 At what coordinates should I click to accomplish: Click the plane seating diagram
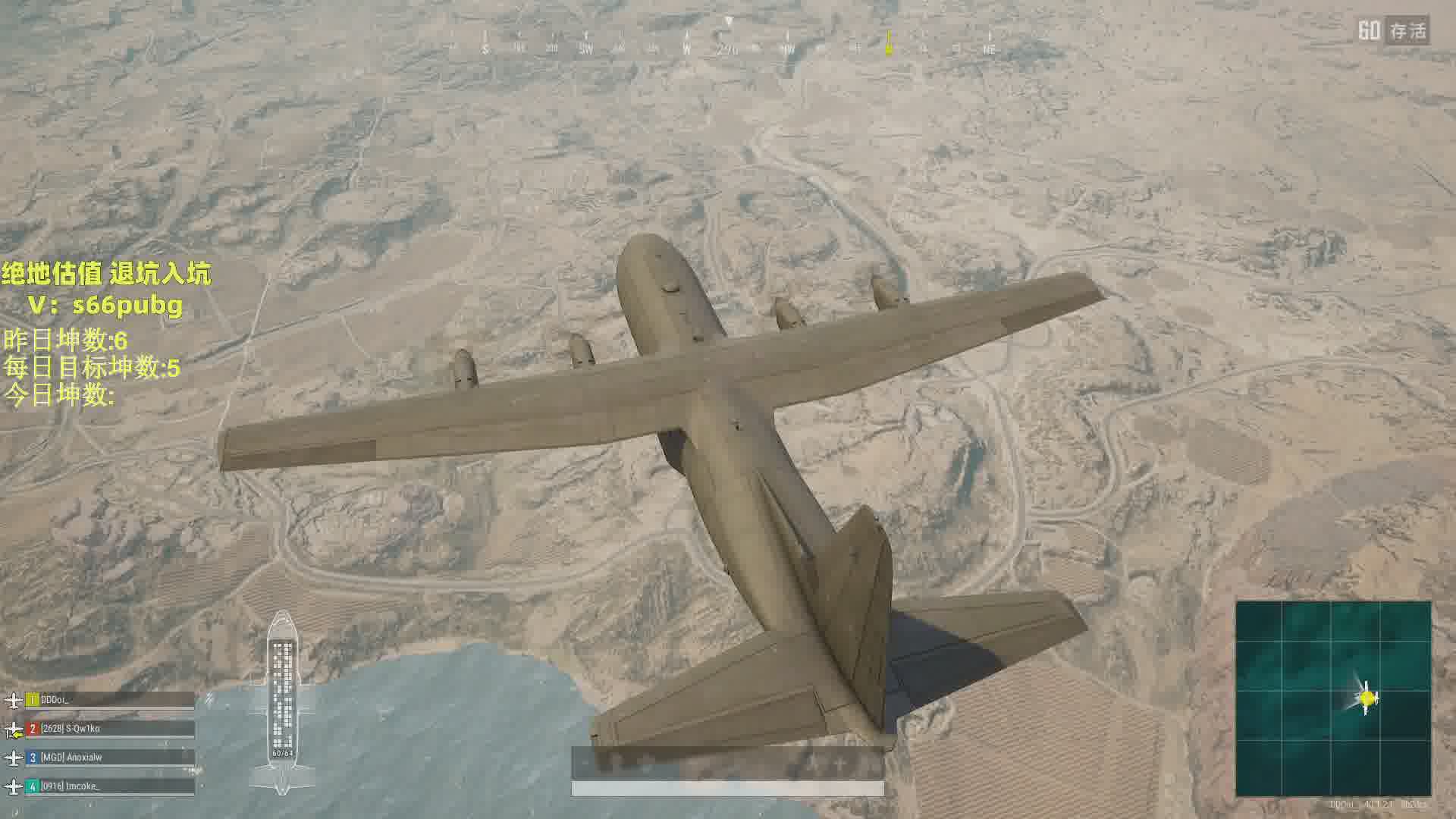[282, 701]
